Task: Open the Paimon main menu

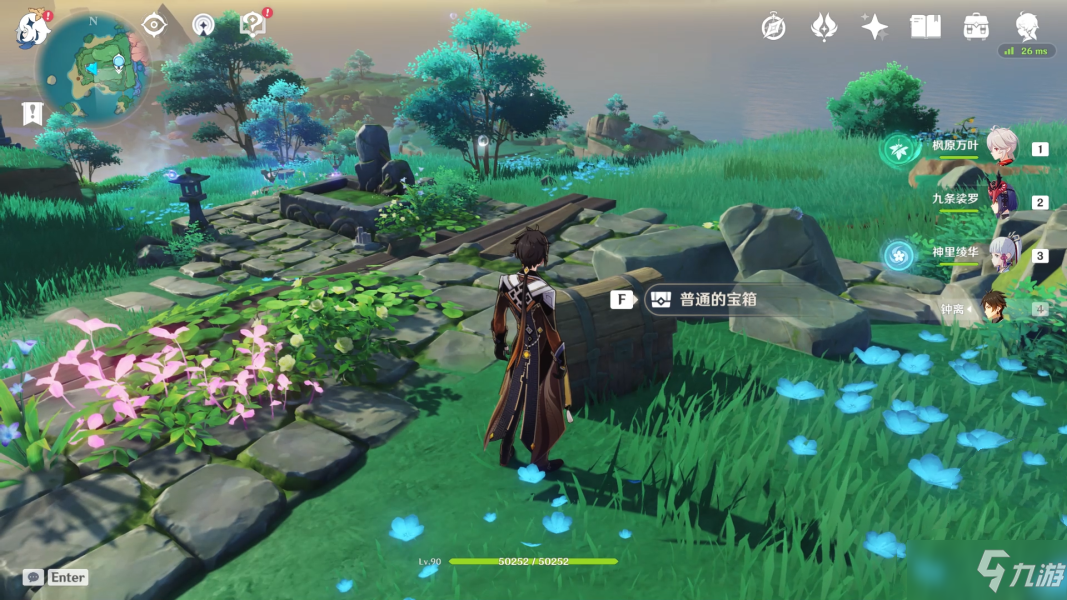Action: (32, 29)
